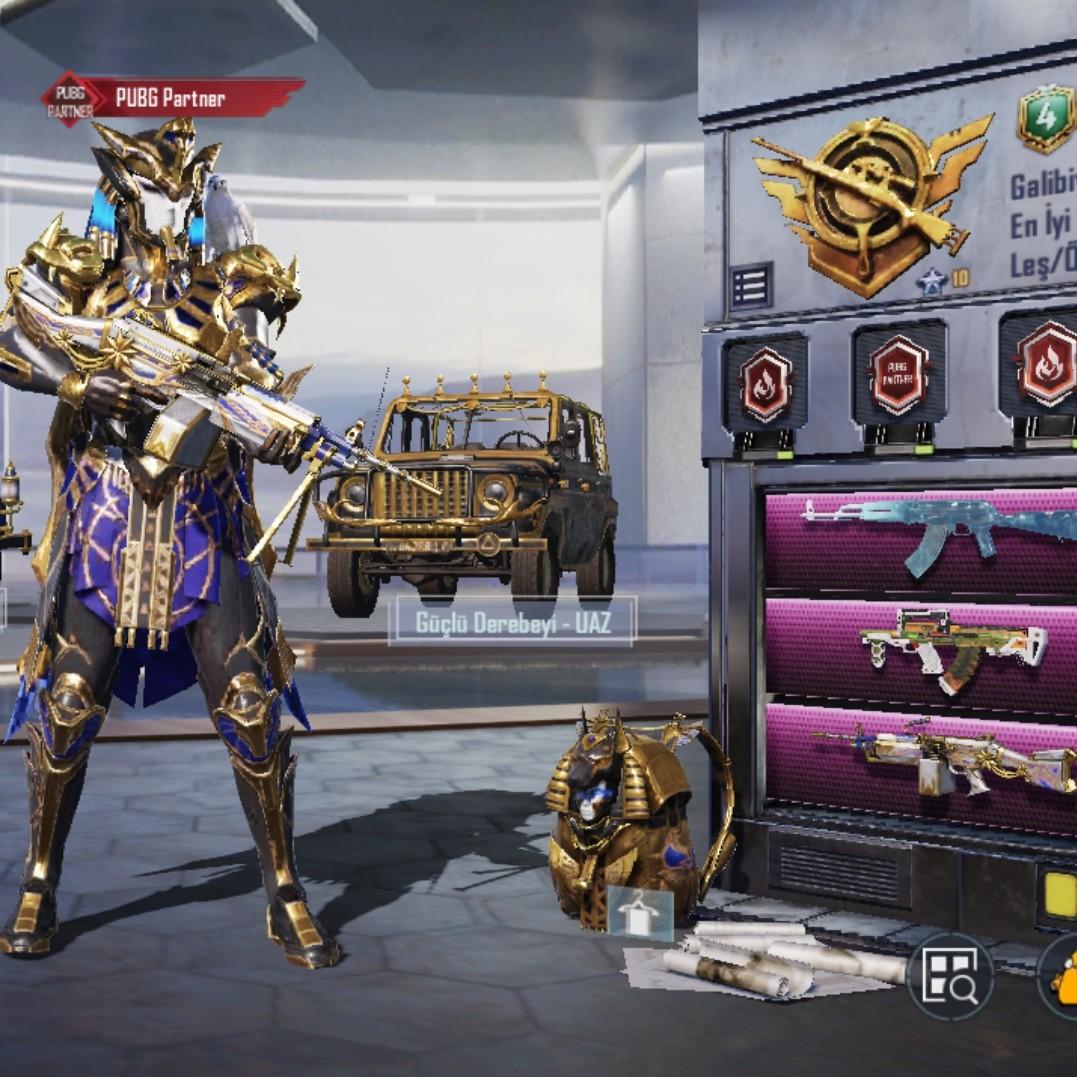Tap the yellow character icon at the screen edge

point(1062,973)
